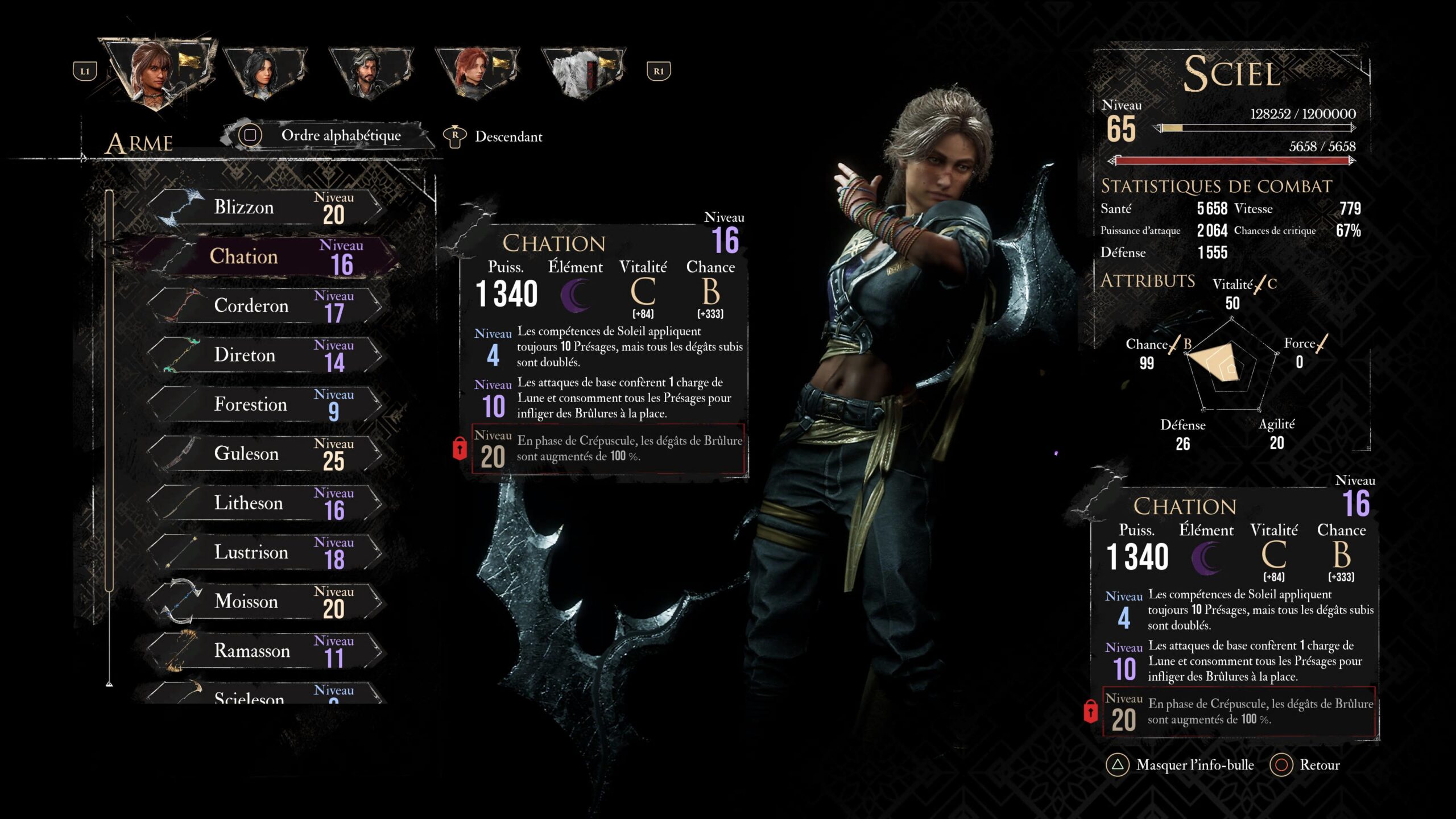Click the red lock icon beside Niveau 20 effect
1456x819 pixels.
(x=461, y=448)
